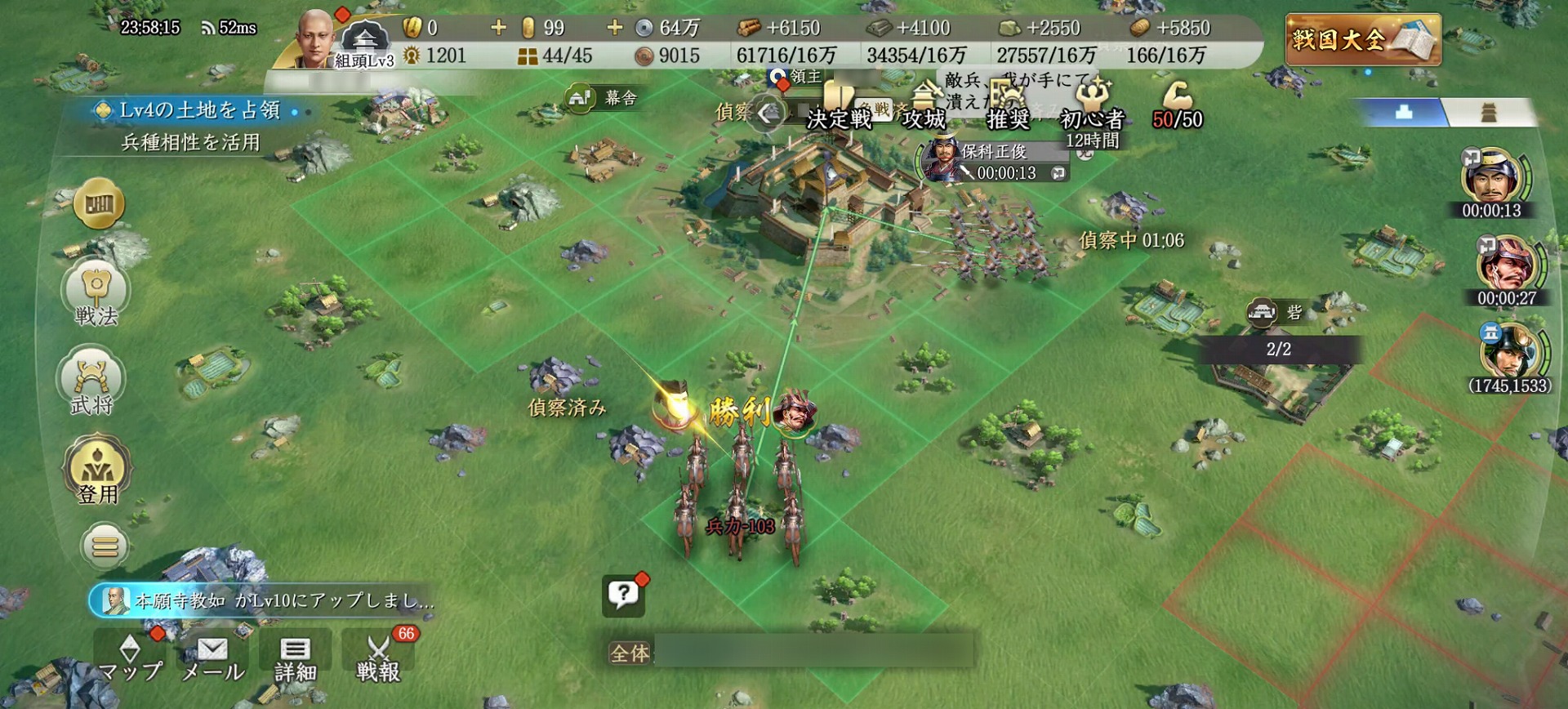Viewport: 1568px width, 709px height.
Task: Check the メール mailbox
Action: (212, 658)
